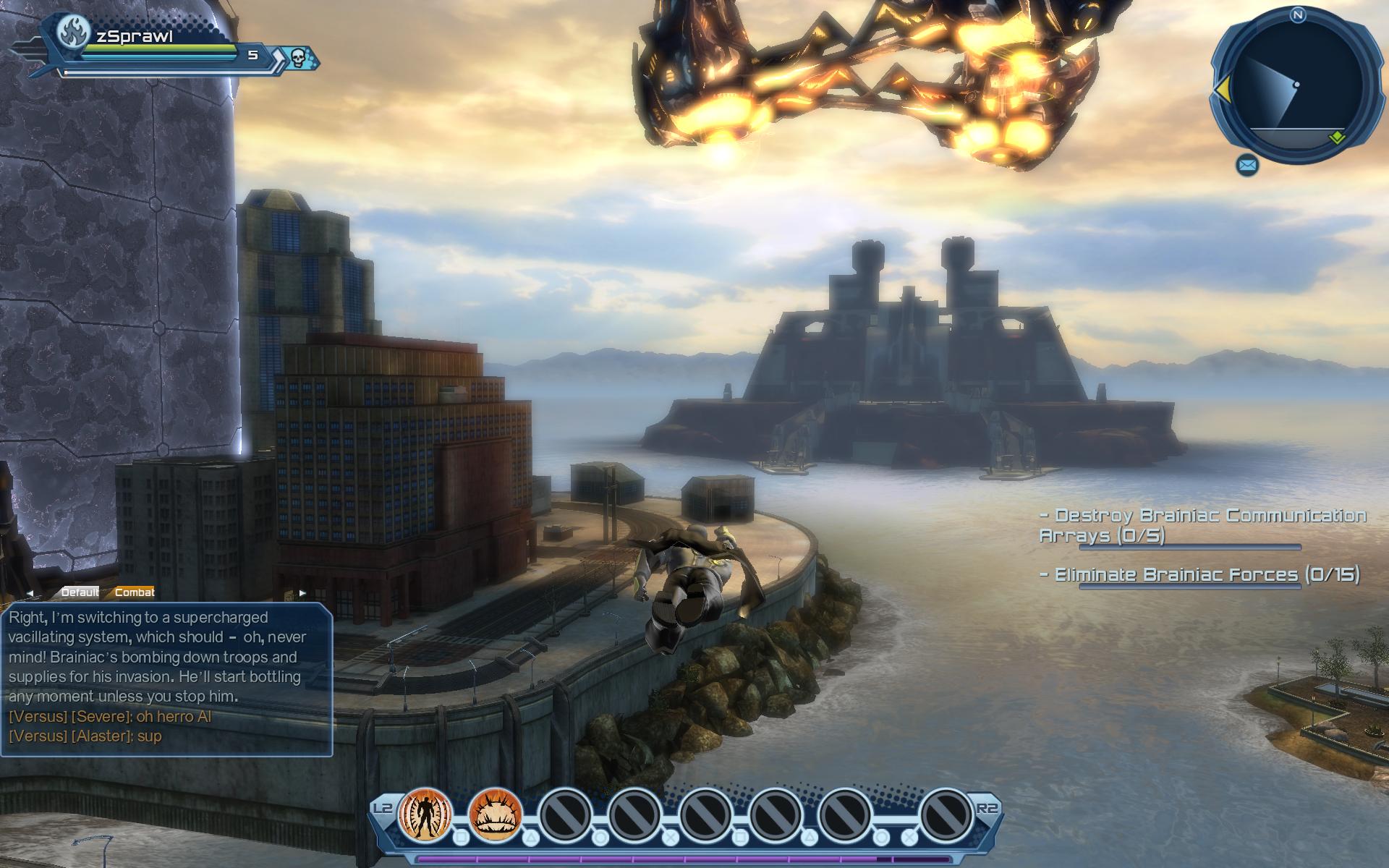Click the skull icon beside the level

tap(297, 57)
